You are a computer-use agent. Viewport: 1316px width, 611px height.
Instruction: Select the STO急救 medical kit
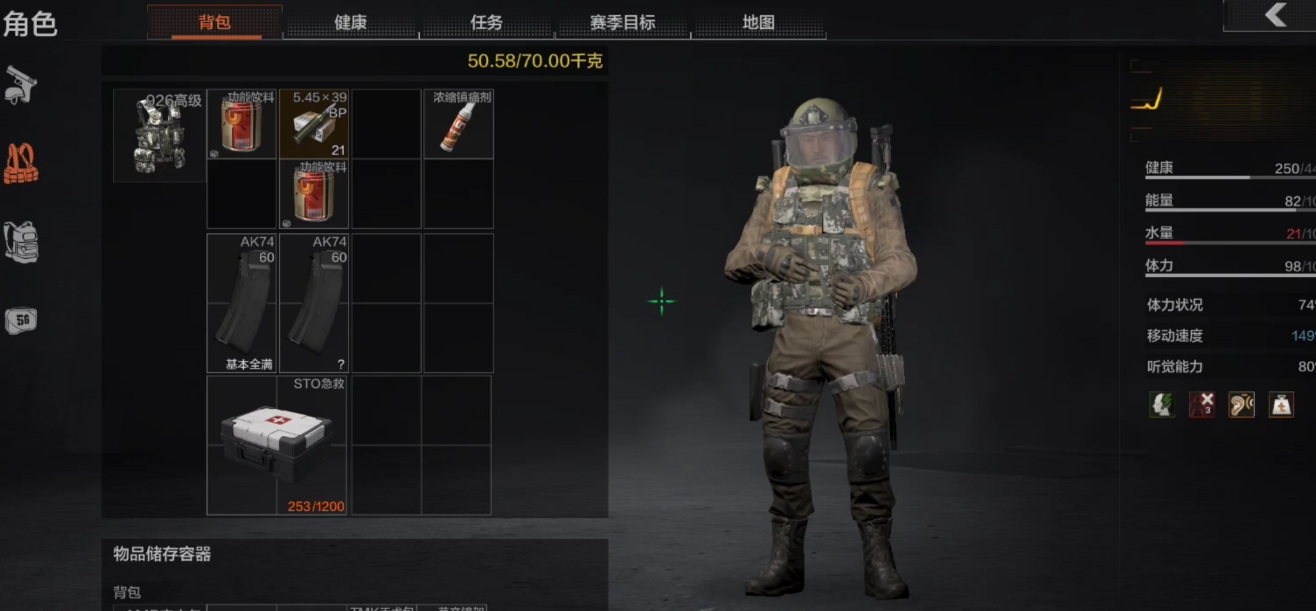tap(277, 445)
